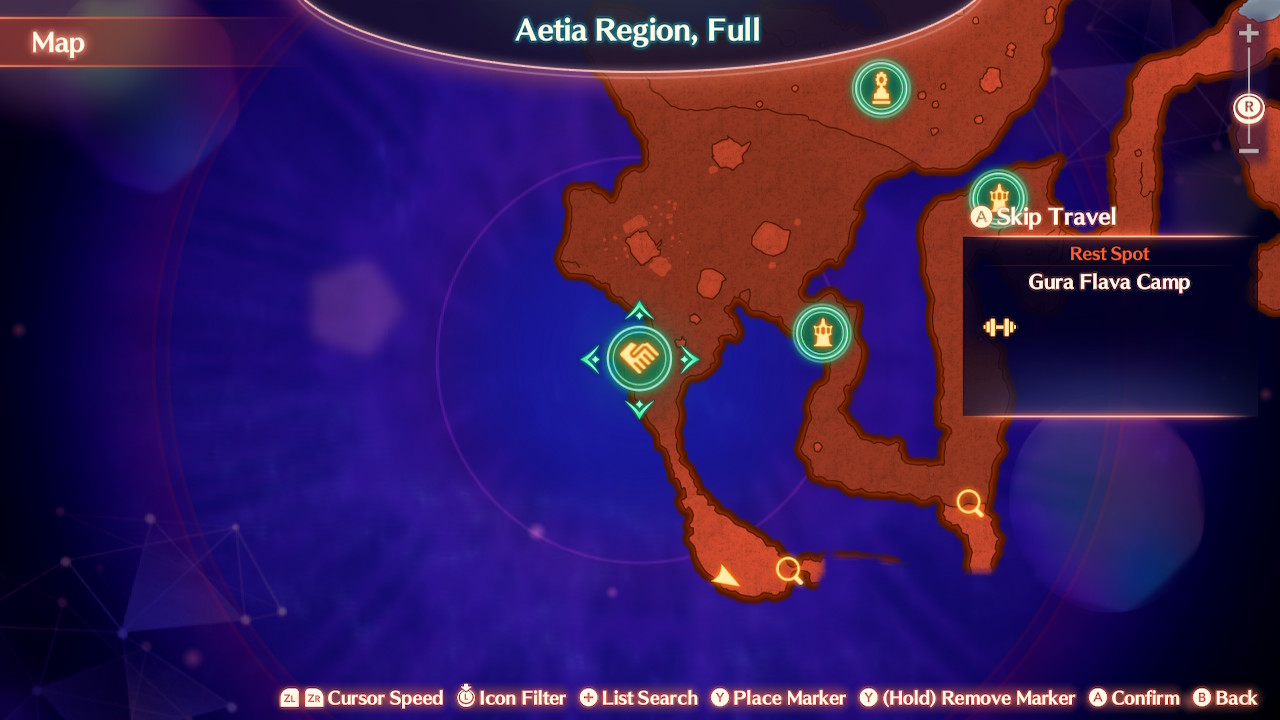Click the R zoom button indicator
Viewport: 1280px width, 720px height.
pyautogui.click(x=1248, y=107)
